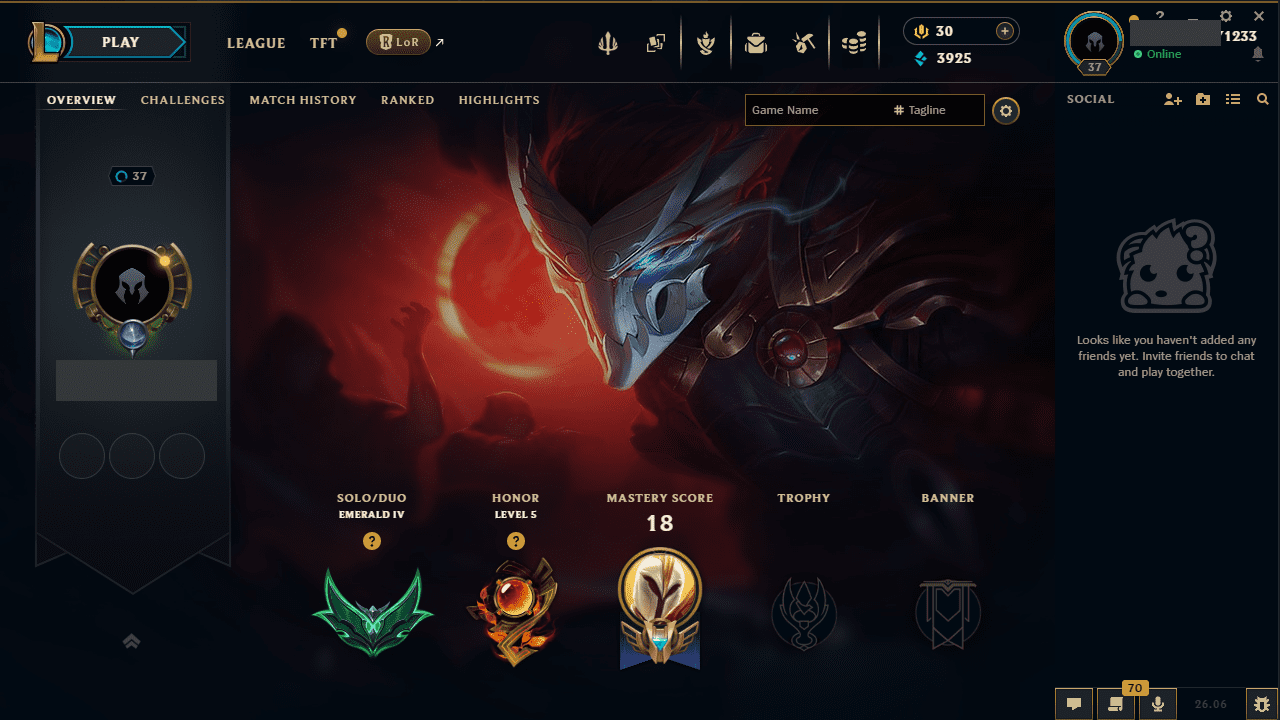1280x720 pixels.
Task: Open Clash using the trident icon
Action: (608, 43)
